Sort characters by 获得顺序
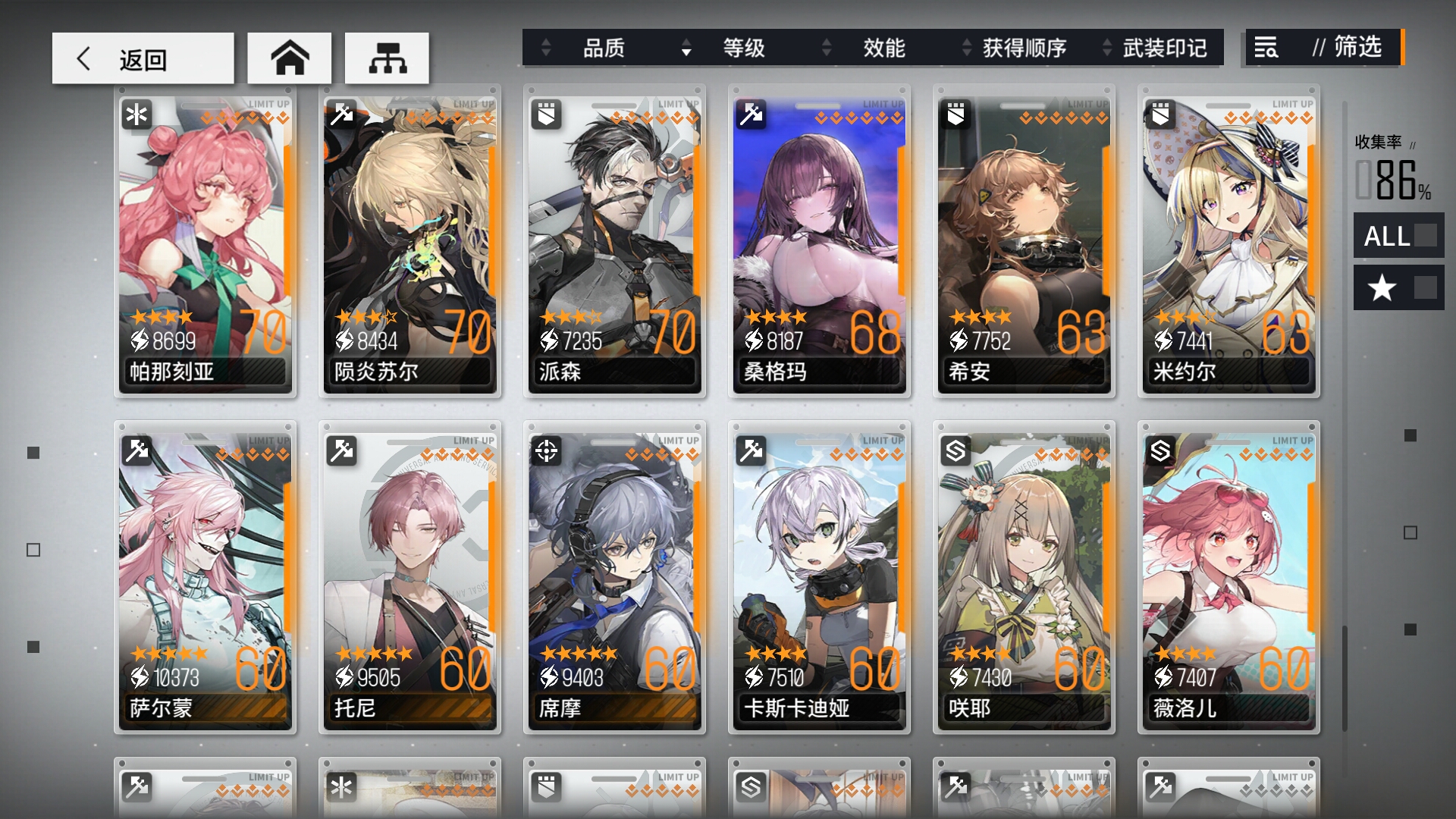This screenshot has height=819, width=1456. click(1024, 49)
